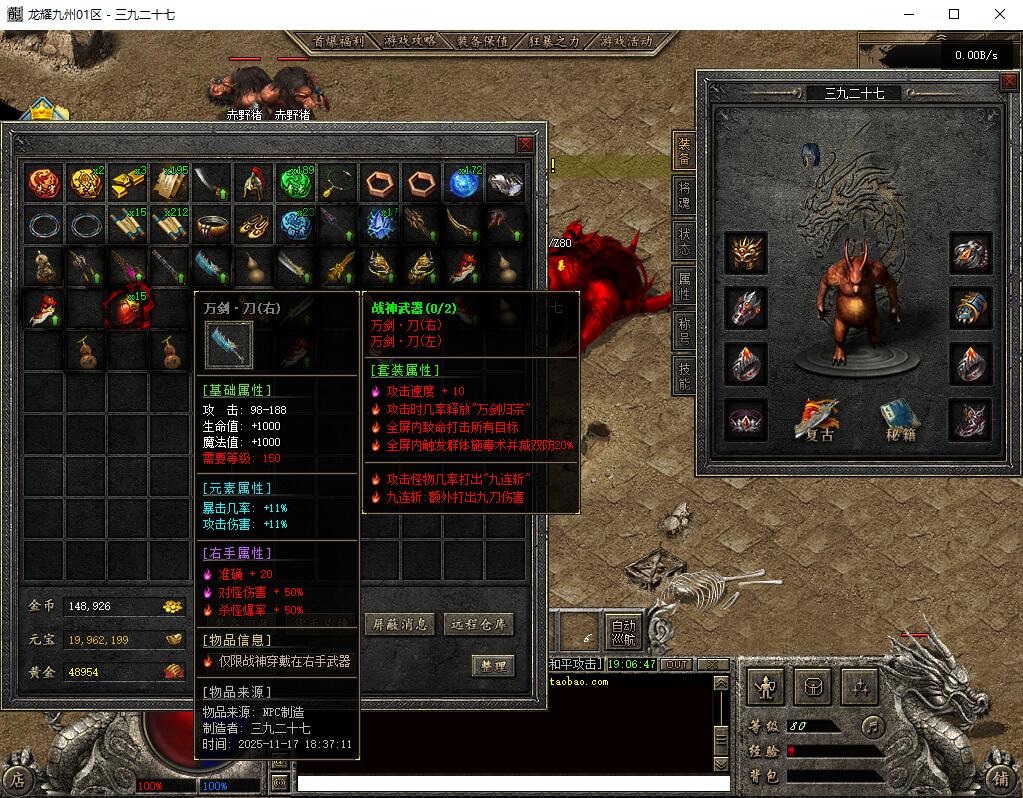Select the green jade stack of 189
1023x798 pixels.
[295, 183]
